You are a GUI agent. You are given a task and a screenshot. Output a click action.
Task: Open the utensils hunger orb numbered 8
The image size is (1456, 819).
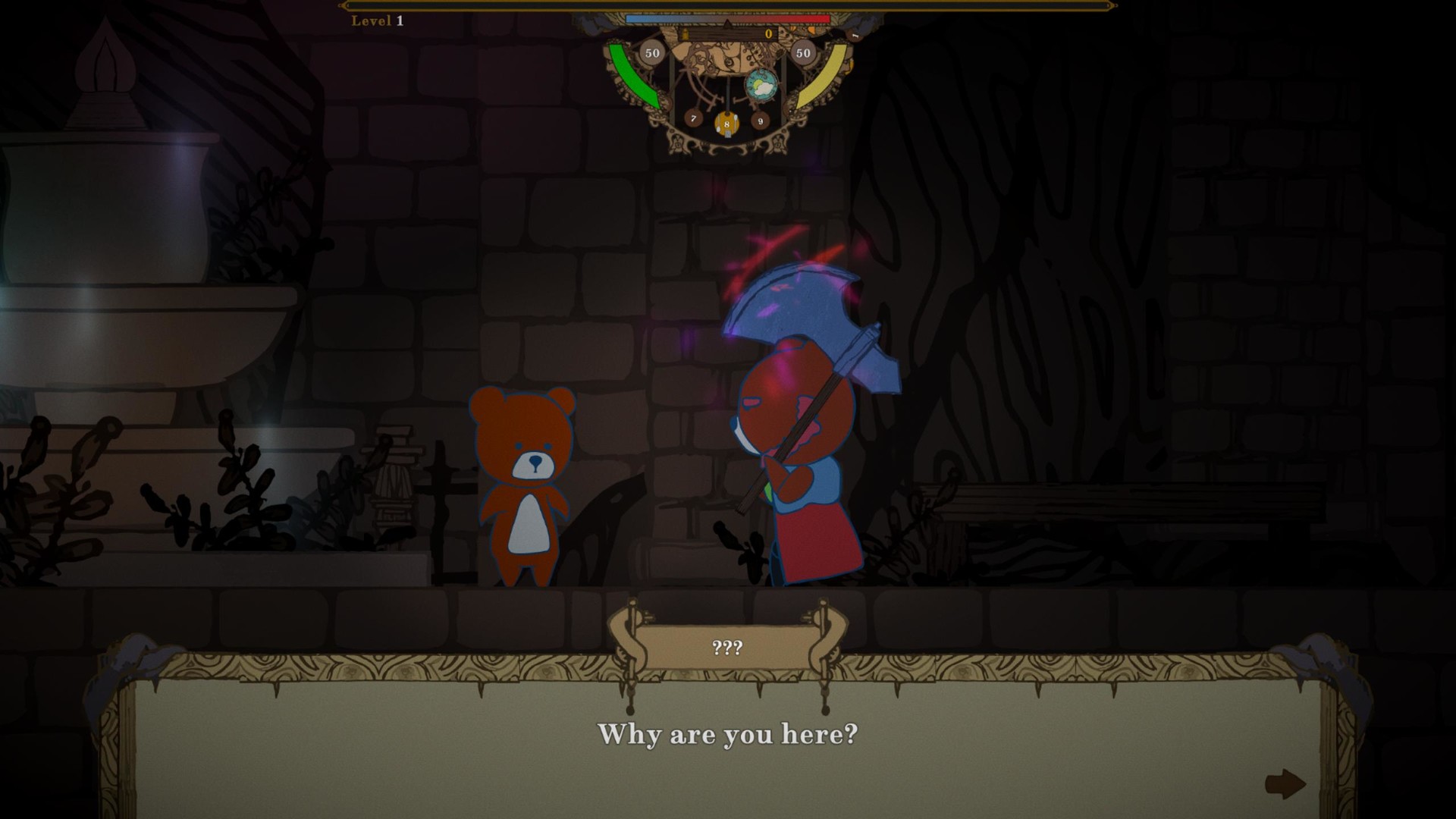726,125
